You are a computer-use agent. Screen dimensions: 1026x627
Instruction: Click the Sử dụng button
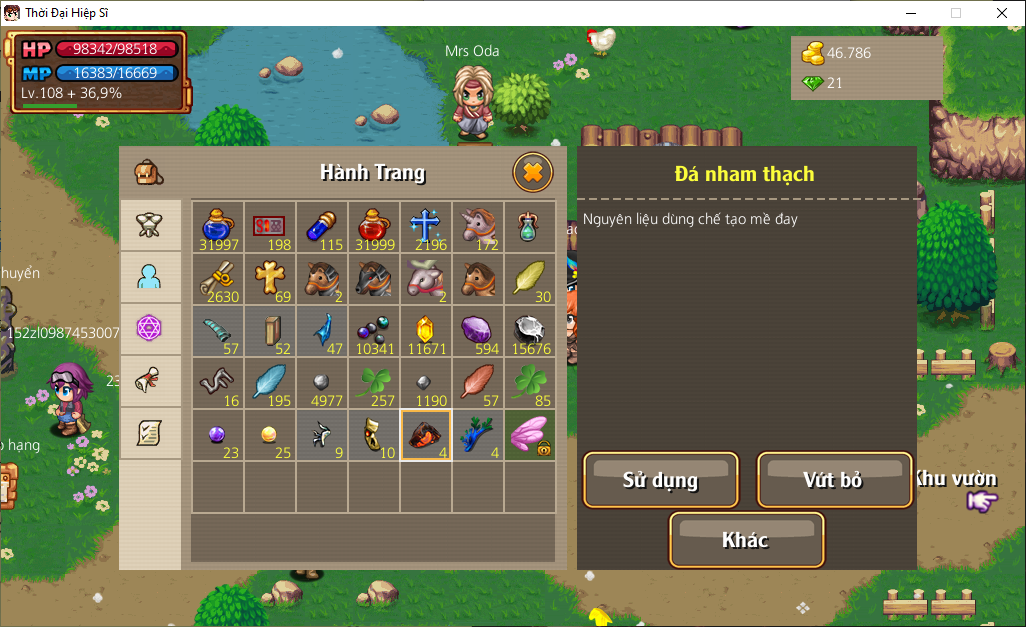click(661, 480)
